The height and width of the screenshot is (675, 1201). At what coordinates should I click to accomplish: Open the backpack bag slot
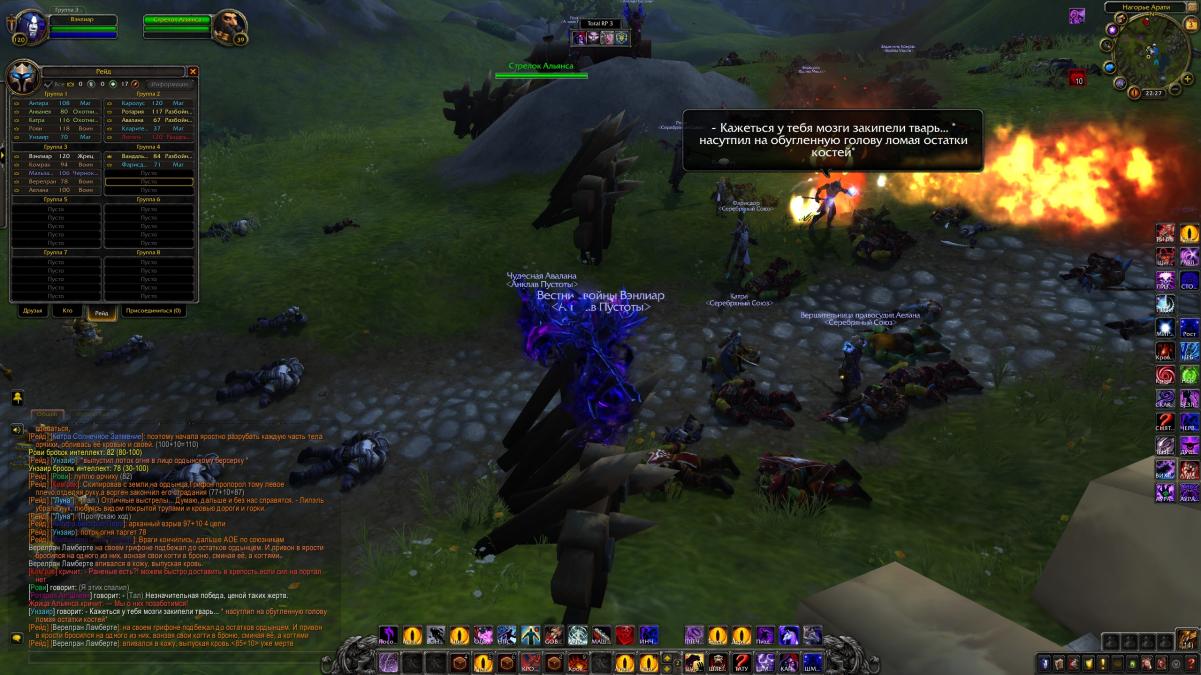point(1187,639)
